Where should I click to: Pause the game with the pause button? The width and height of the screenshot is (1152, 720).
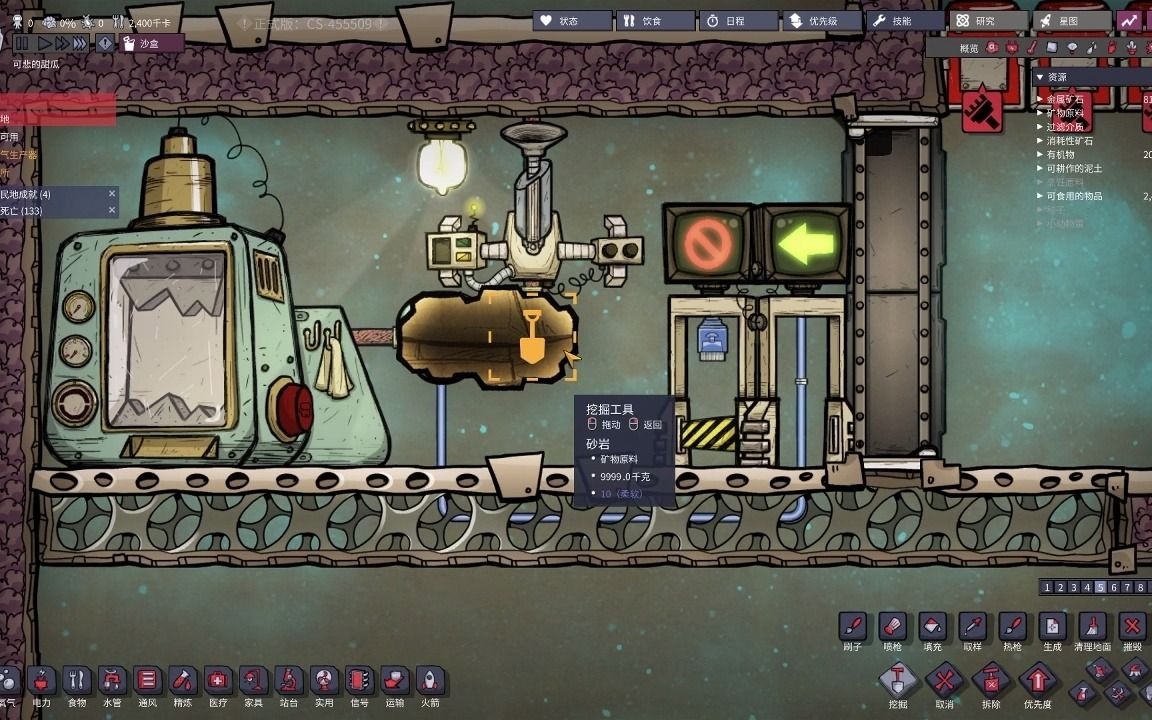click(x=21, y=43)
